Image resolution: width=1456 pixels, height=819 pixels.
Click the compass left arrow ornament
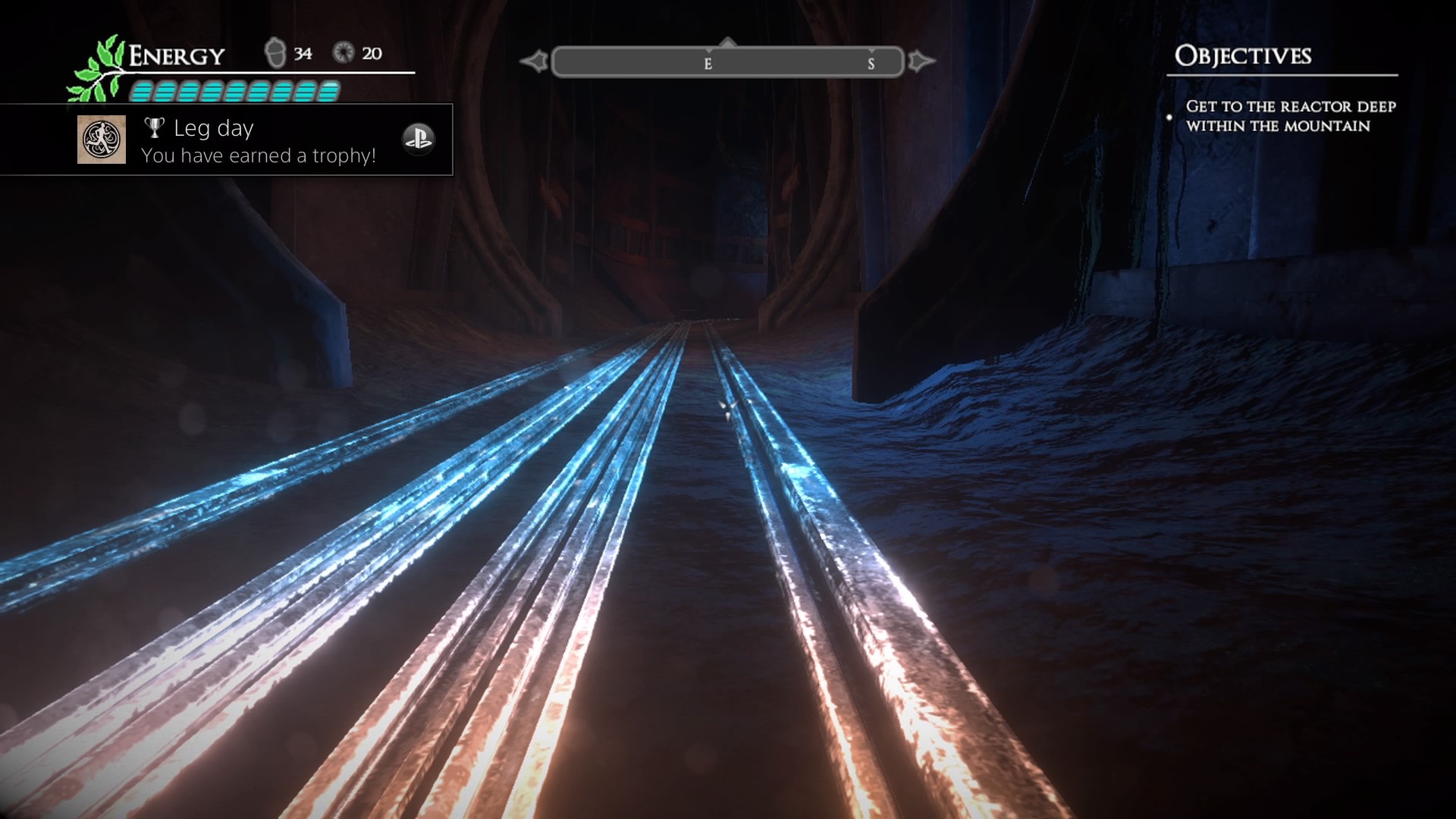(x=535, y=61)
